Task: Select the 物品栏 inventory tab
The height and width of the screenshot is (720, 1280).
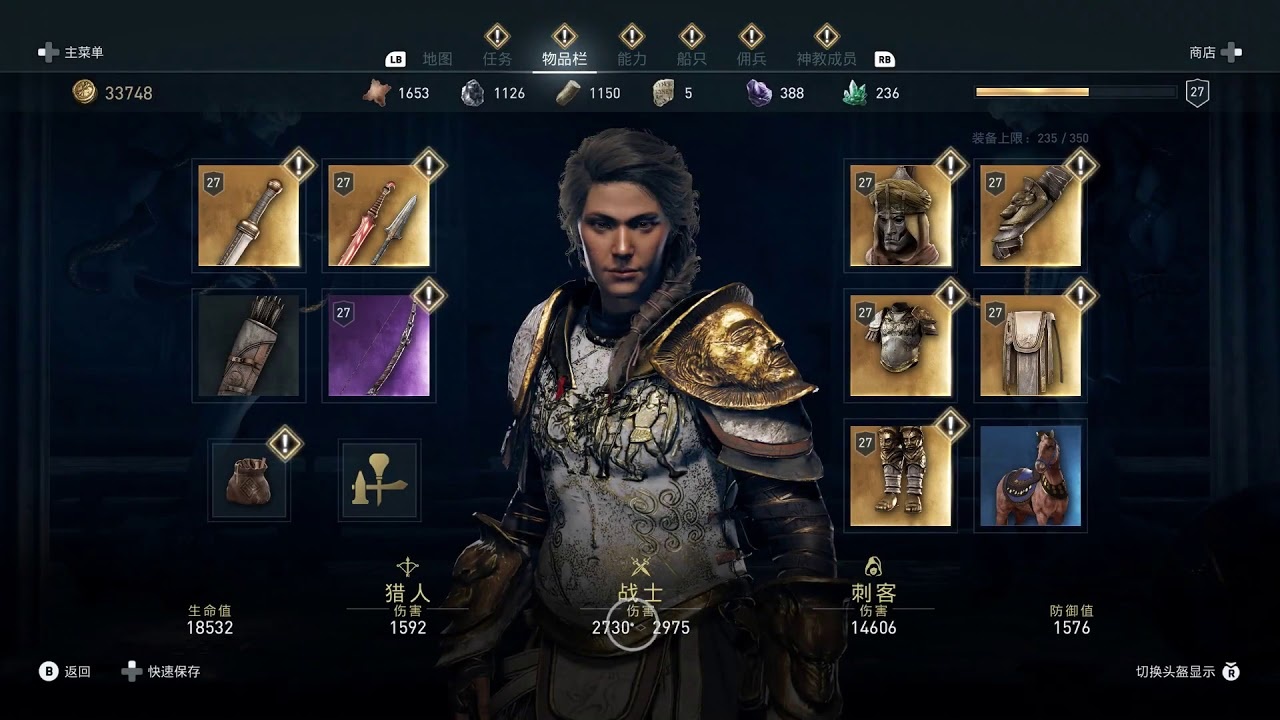Action: click(x=564, y=59)
